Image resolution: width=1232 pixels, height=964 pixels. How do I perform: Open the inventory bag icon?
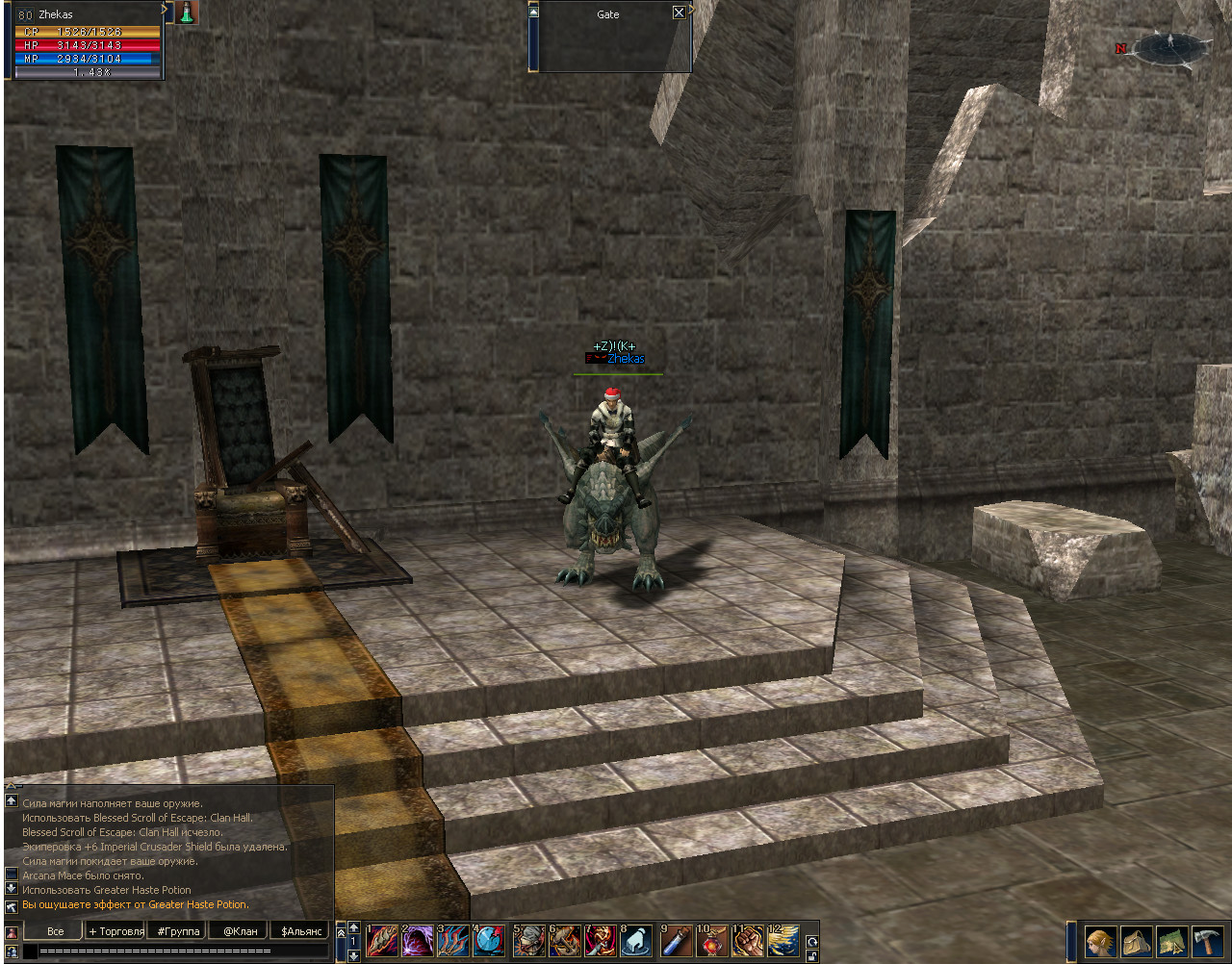click(1137, 940)
